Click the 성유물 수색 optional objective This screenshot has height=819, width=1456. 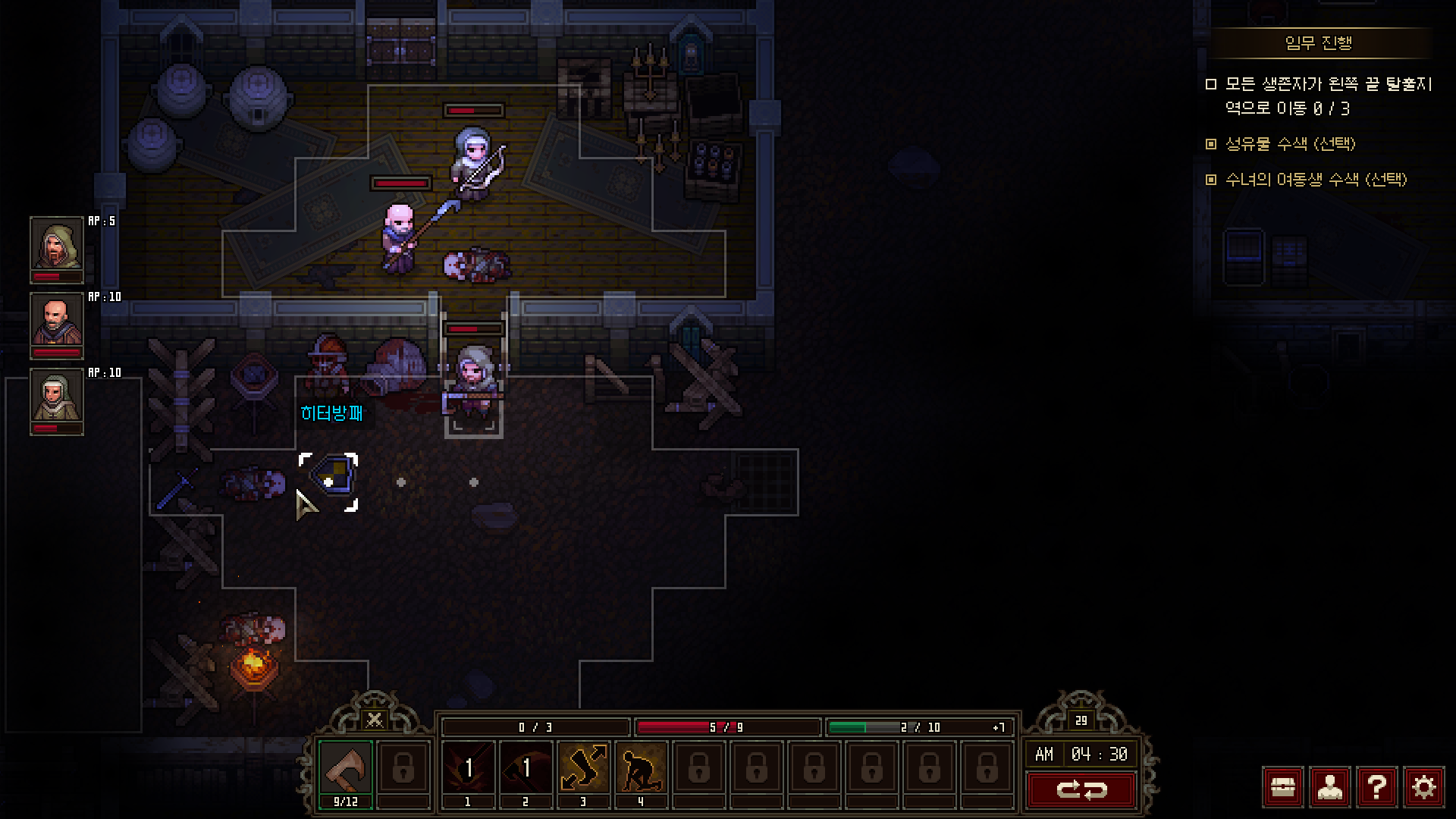(x=1290, y=143)
